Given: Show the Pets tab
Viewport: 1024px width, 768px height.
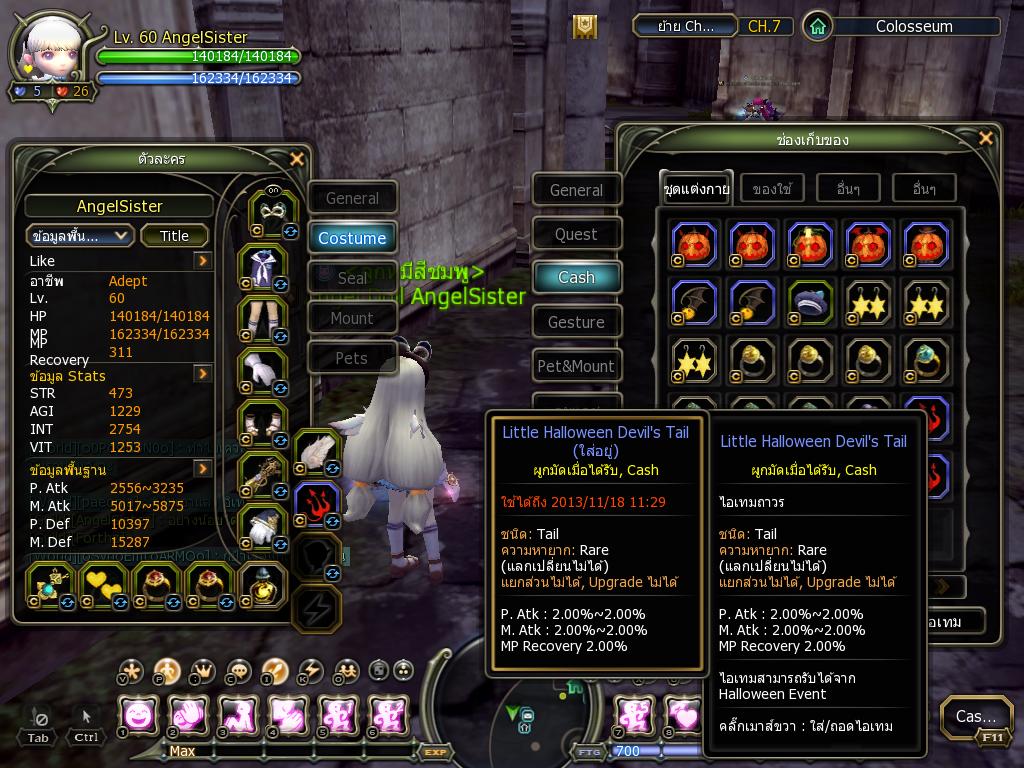Looking at the screenshot, I should tap(352, 358).
